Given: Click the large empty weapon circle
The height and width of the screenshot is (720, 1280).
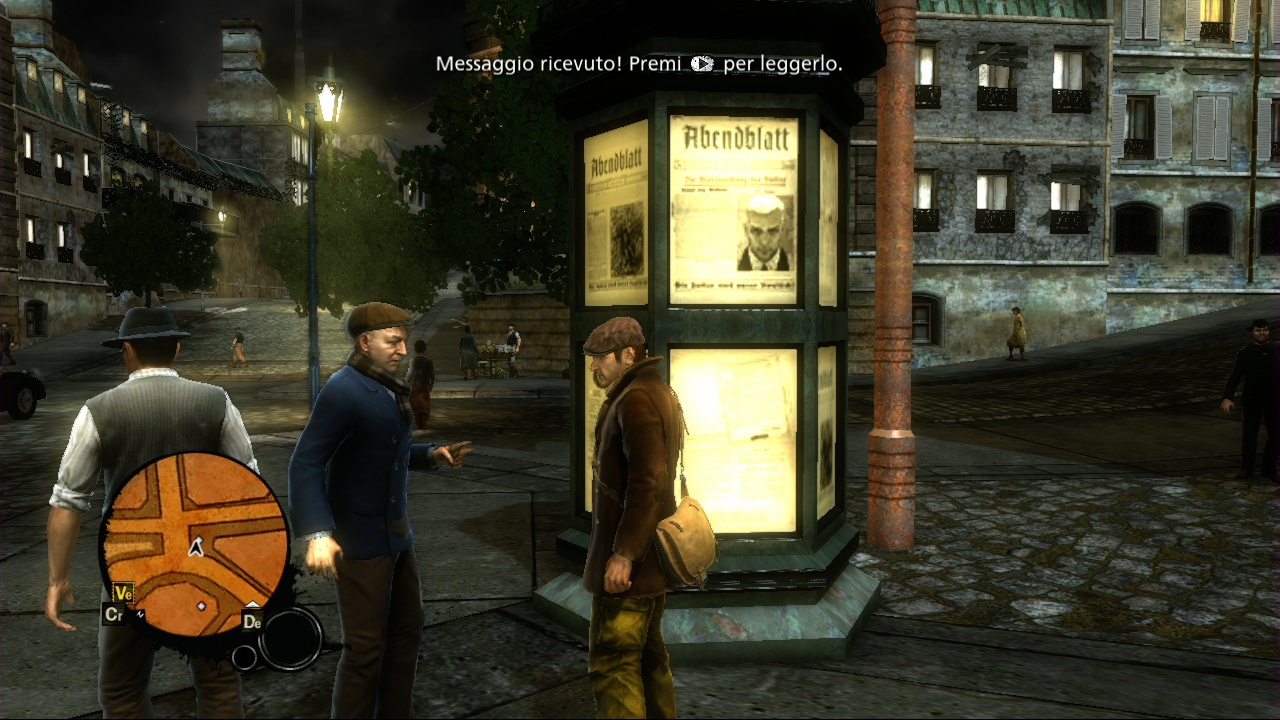Looking at the screenshot, I should [x=291, y=638].
